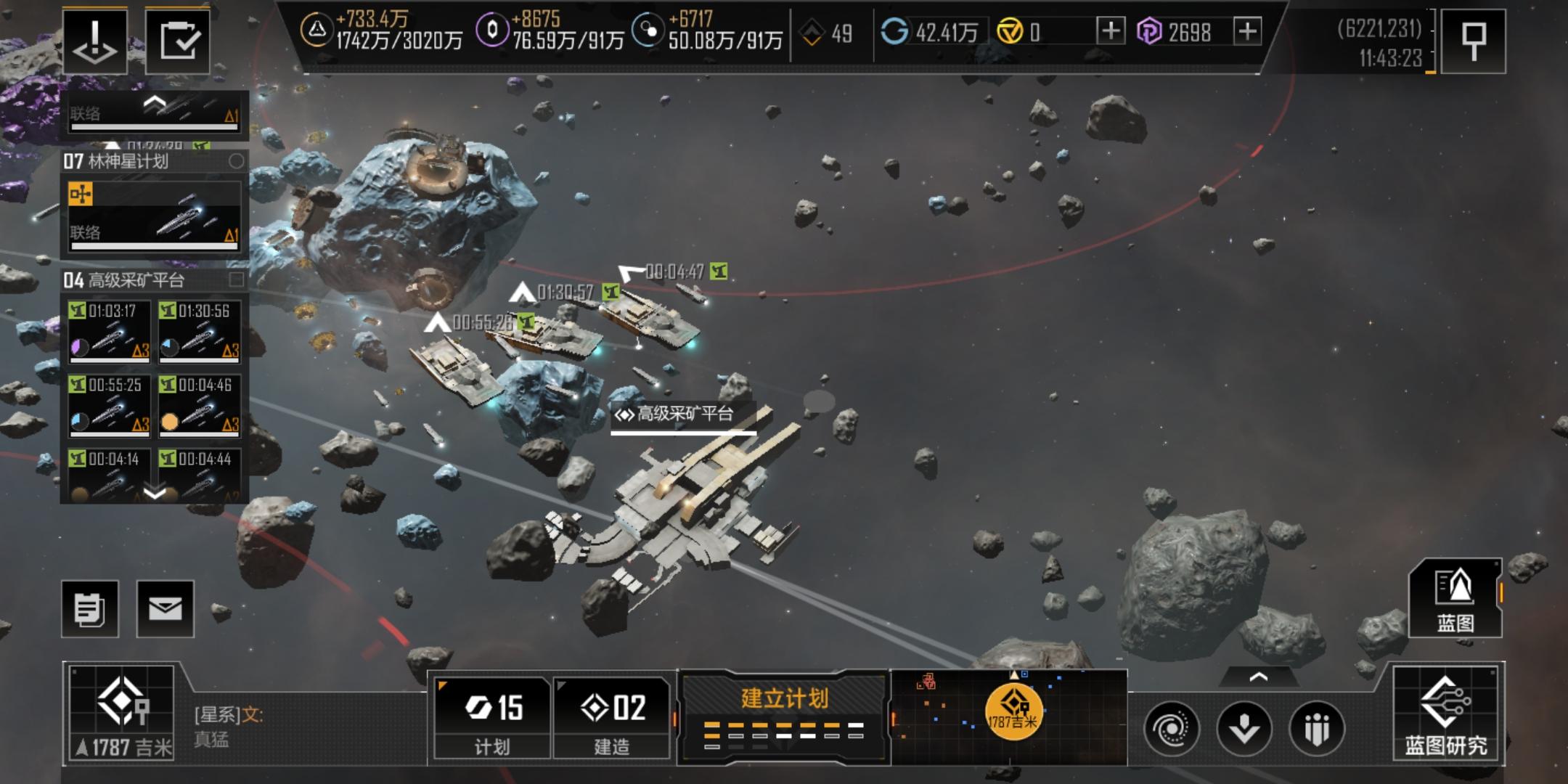Viewport: 1568px width, 784px height.
Task: Open the alert notification icon
Action: 95,41
